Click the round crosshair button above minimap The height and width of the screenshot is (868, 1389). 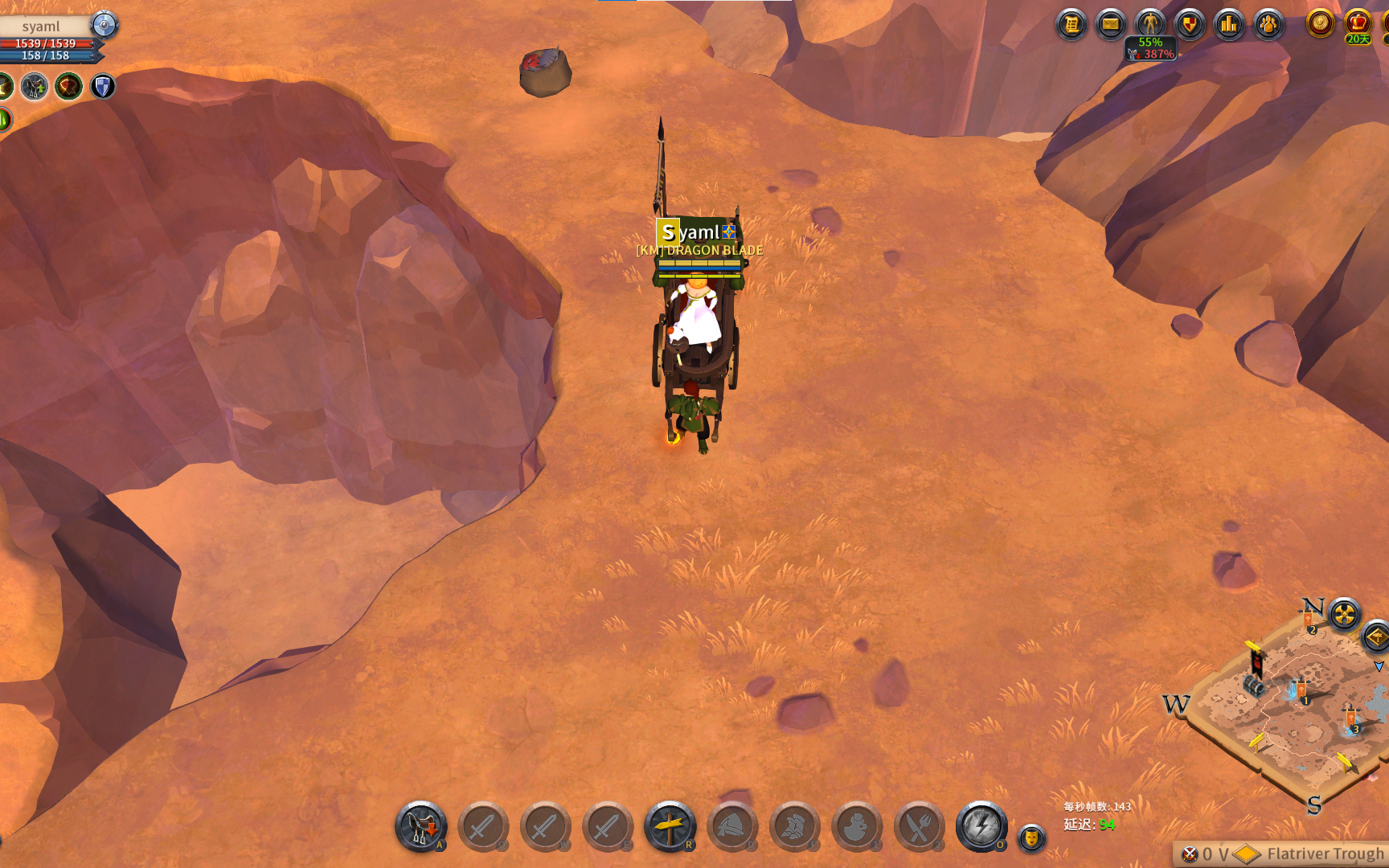tap(1344, 616)
